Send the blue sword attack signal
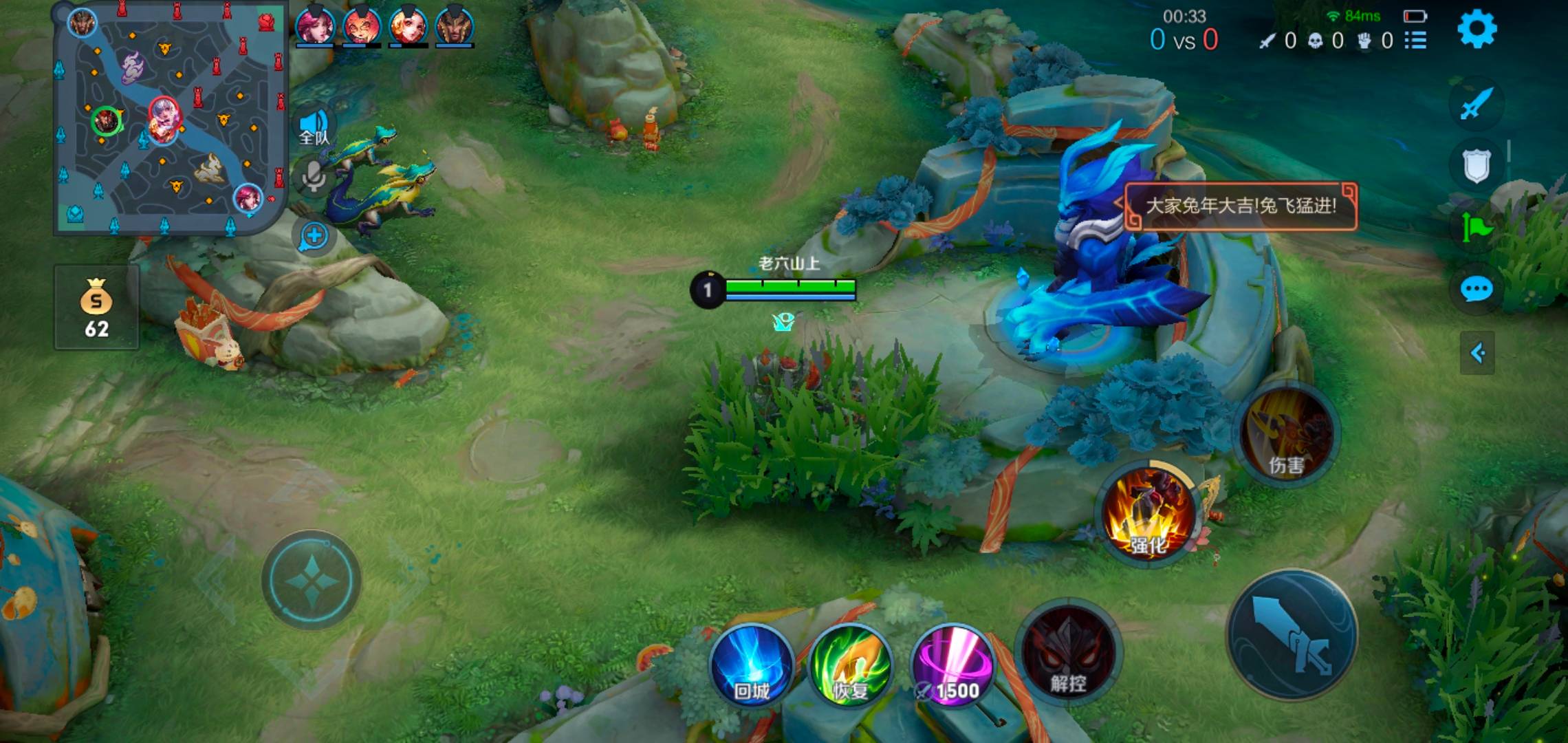The image size is (1568, 743). [x=1476, y=105]
